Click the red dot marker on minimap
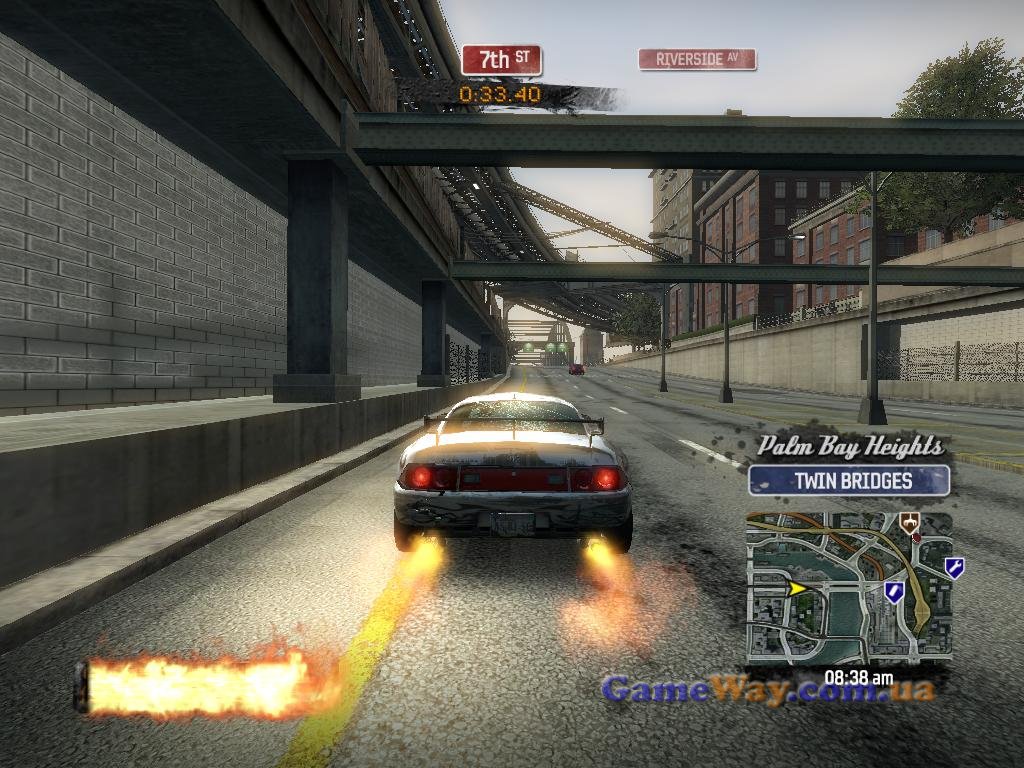The width and height of the screenshot is (1024, 768). coord(916,537)
